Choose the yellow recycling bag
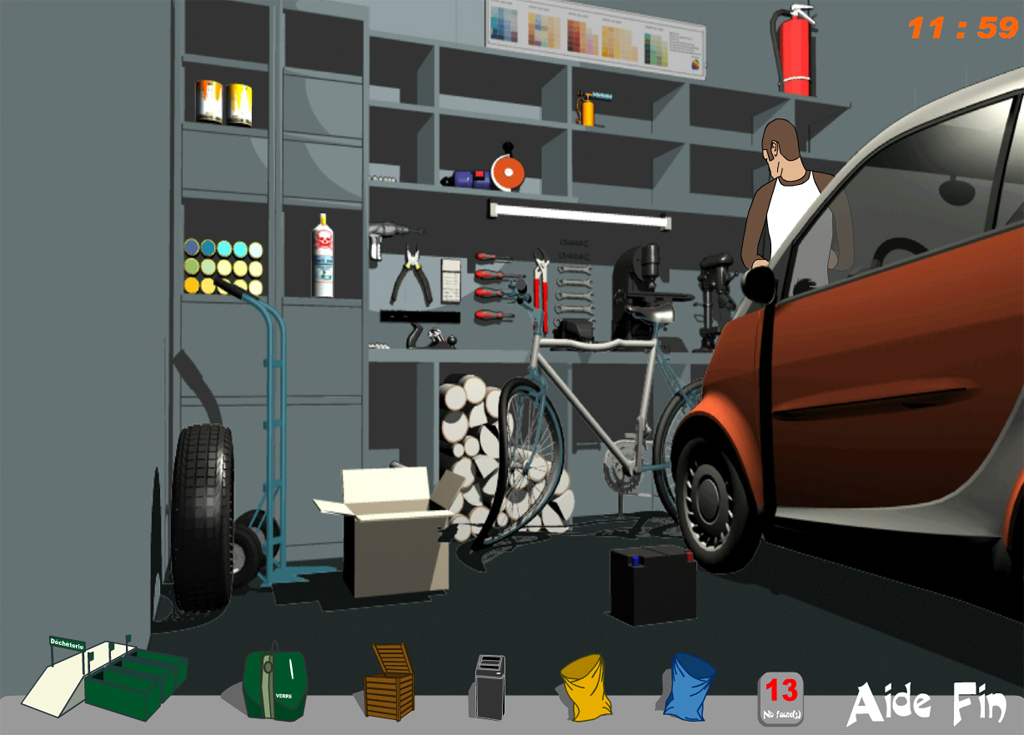This screenshot has width=1024, height=735. pos(585,687)
